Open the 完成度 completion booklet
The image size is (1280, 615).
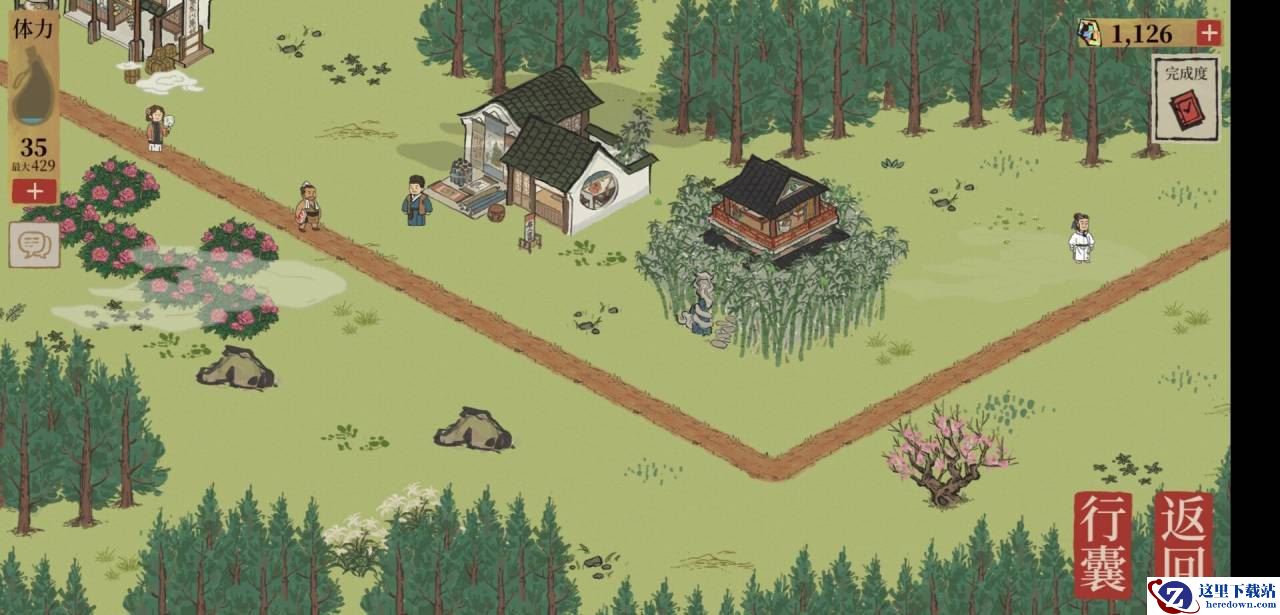pos(1186,99)
